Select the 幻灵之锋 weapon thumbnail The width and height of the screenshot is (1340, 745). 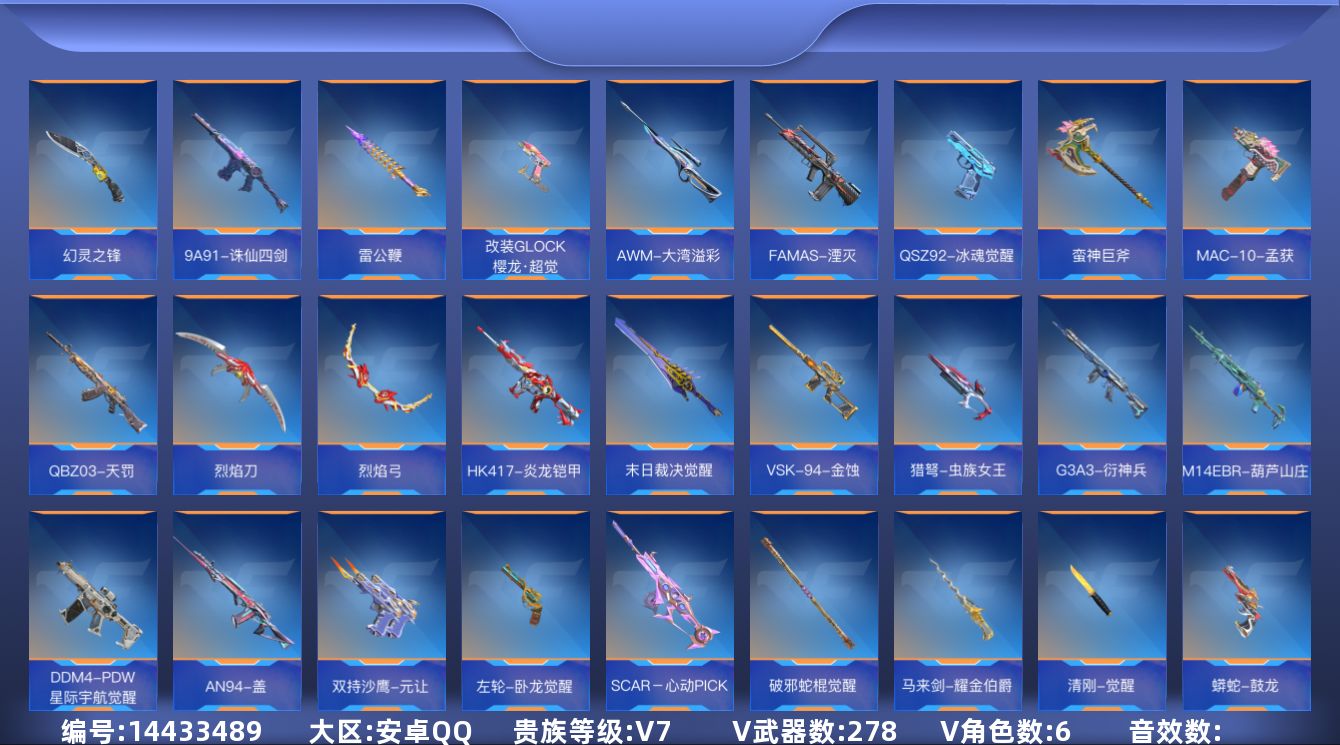(x=93, y=160)
